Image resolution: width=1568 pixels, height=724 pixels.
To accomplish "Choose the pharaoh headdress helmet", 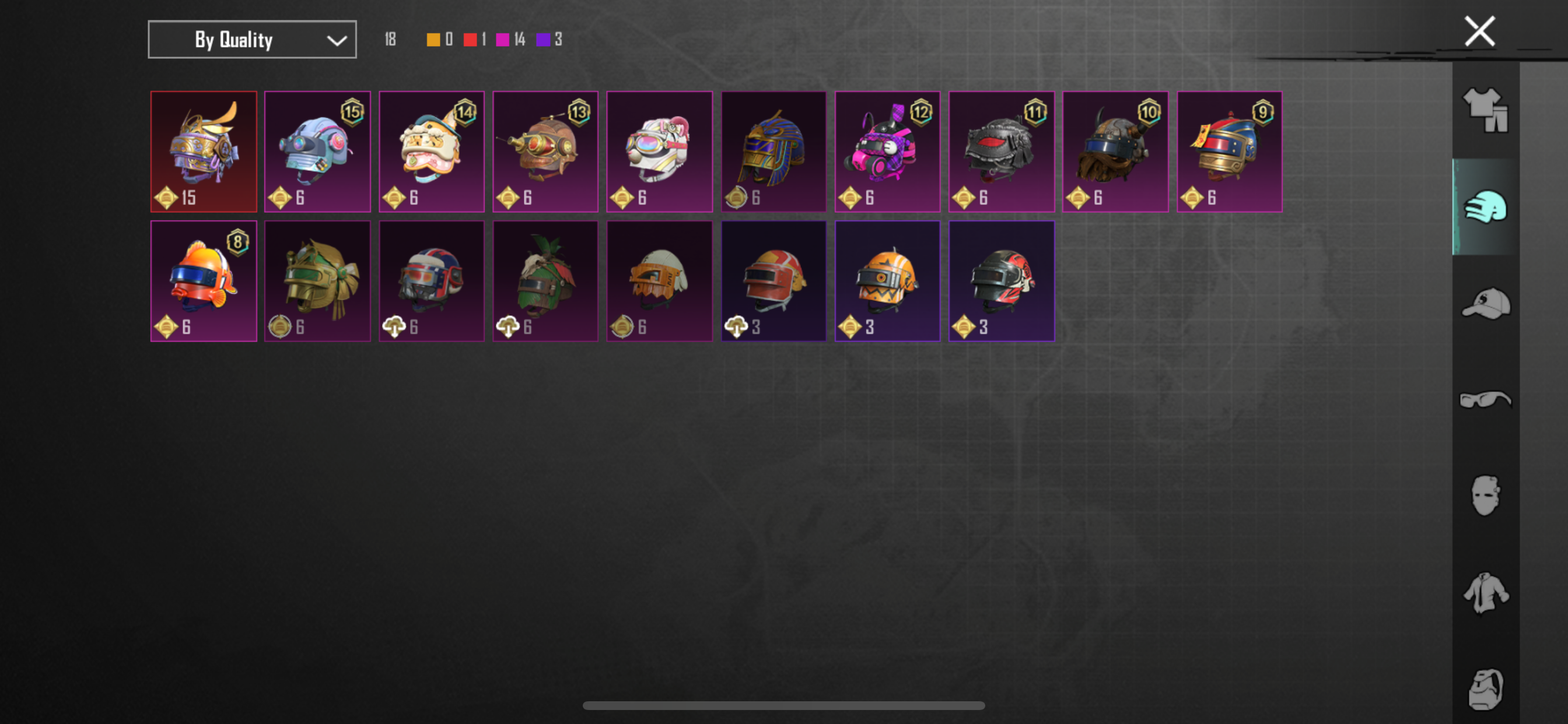I will point(773,152).
